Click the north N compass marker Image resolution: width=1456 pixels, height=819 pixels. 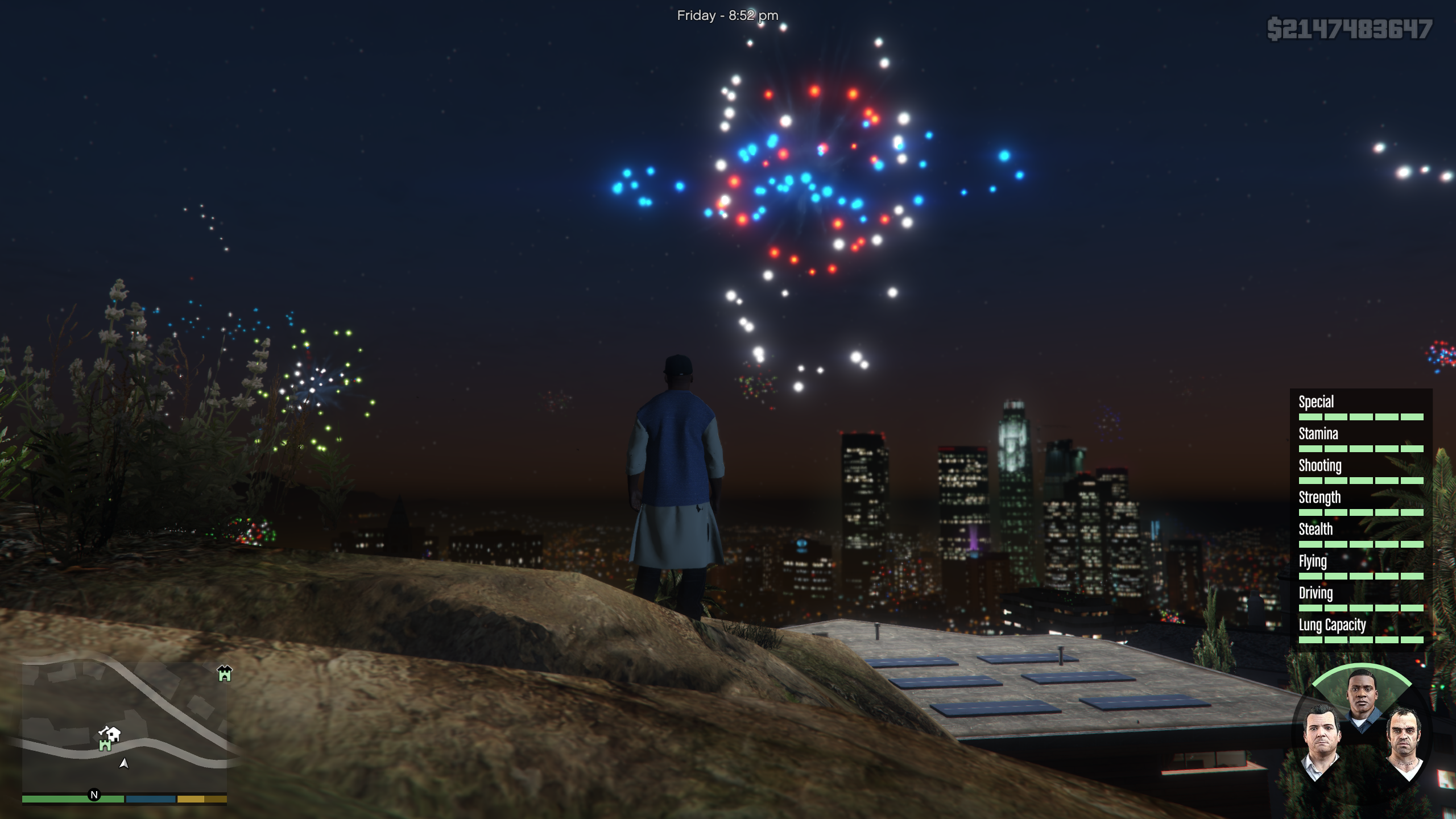pyautogui.click(x=94, y=795)
